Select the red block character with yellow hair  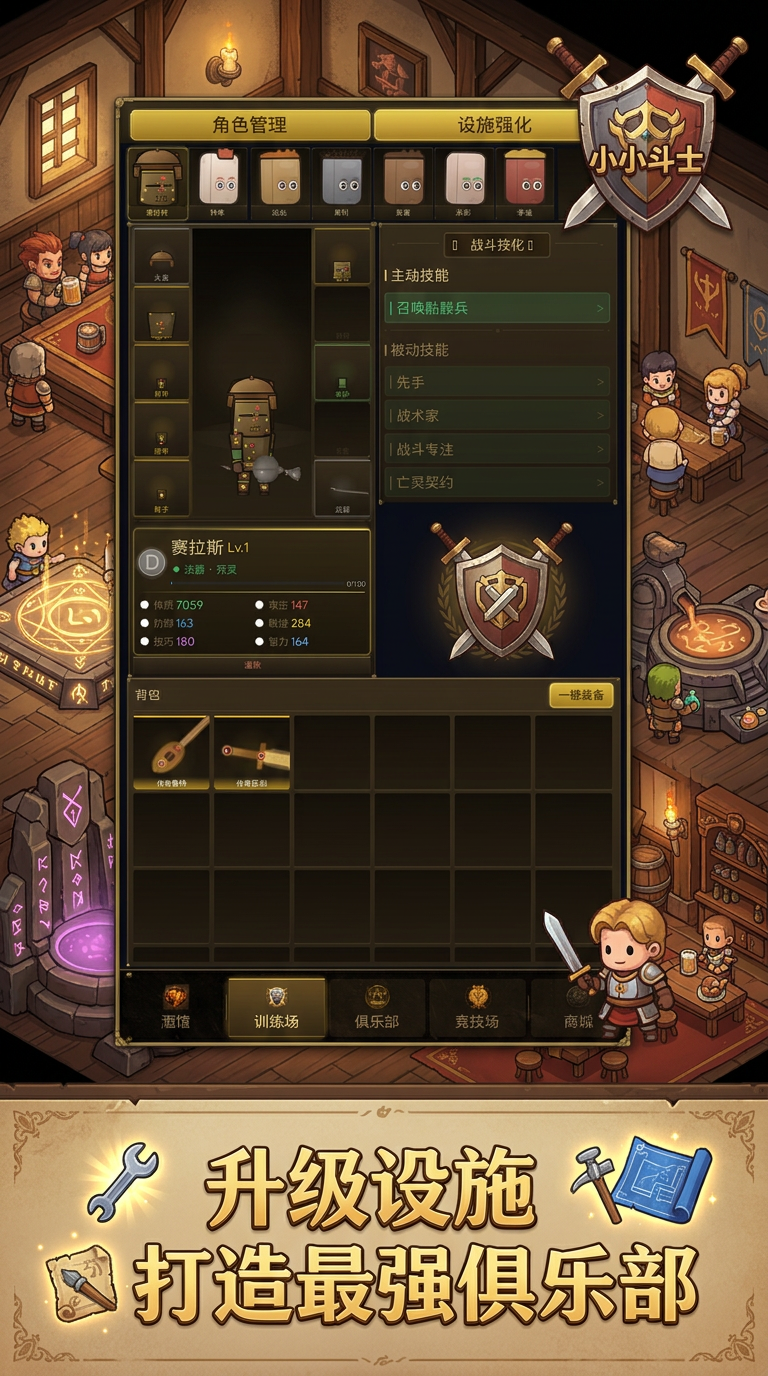(x=525, y=182)
